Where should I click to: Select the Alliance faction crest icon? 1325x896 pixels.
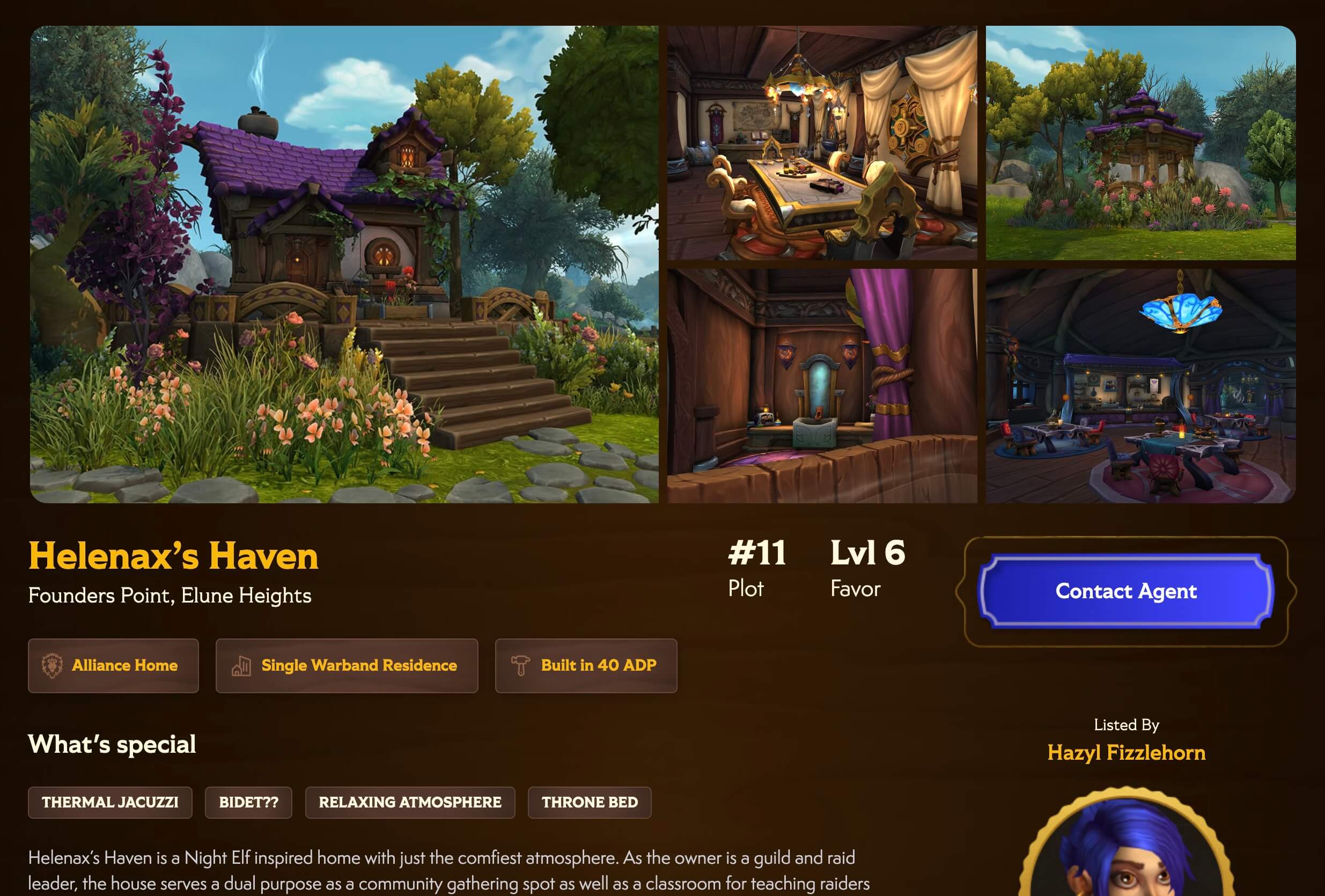click(53, 666)
